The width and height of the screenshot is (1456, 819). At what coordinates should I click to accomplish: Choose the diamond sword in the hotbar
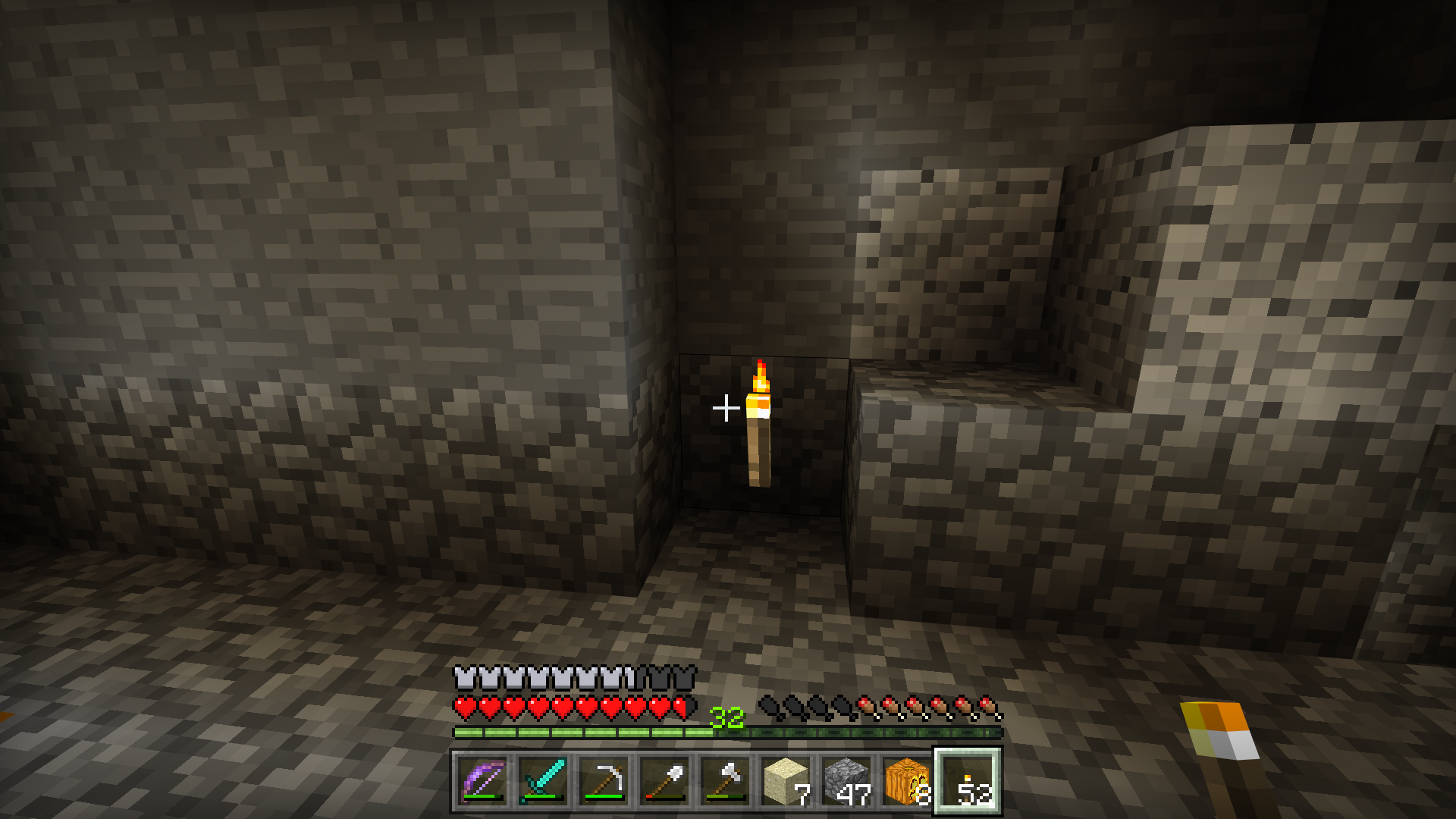[544, 781]
